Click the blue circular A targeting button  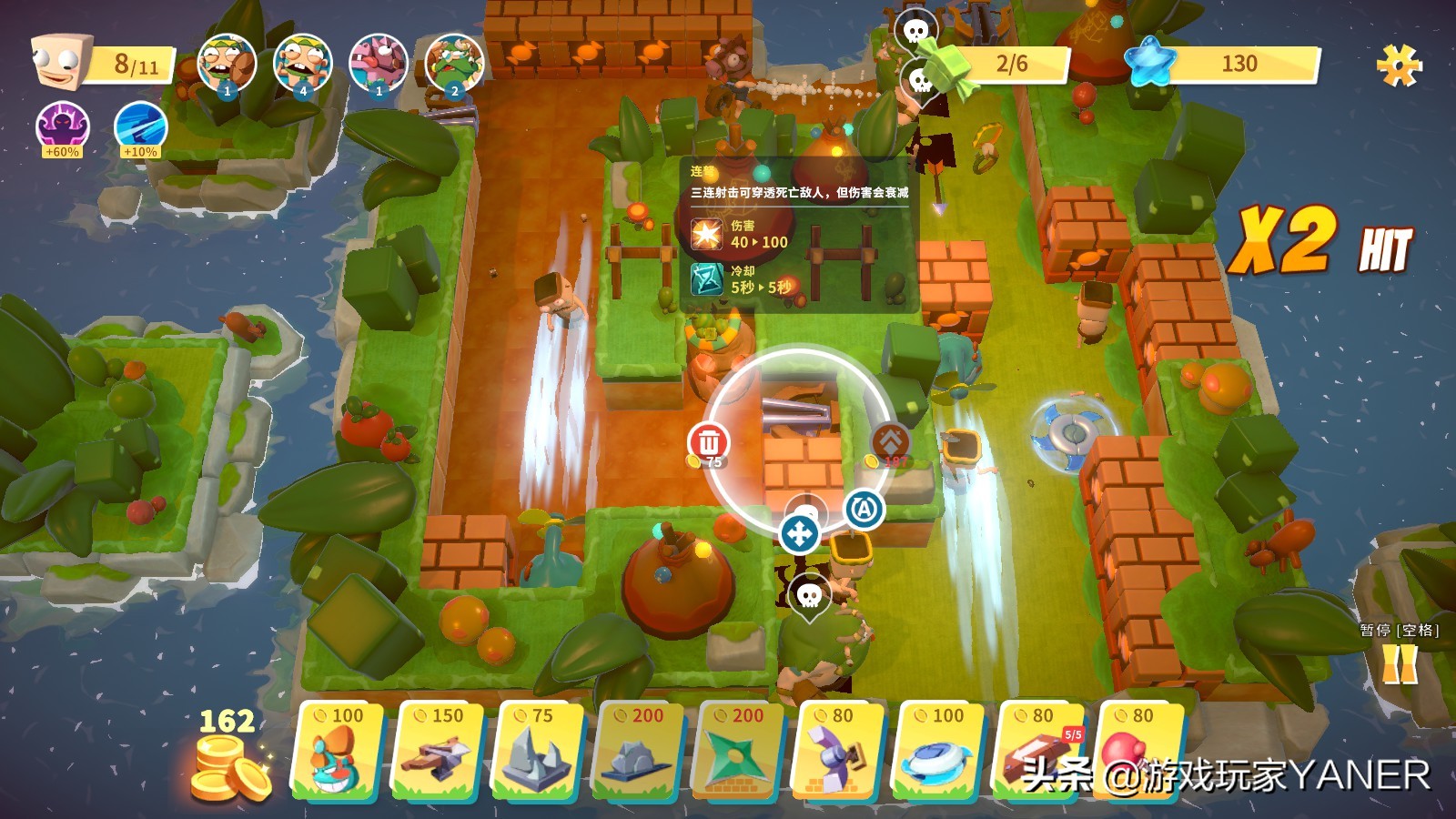864,509
